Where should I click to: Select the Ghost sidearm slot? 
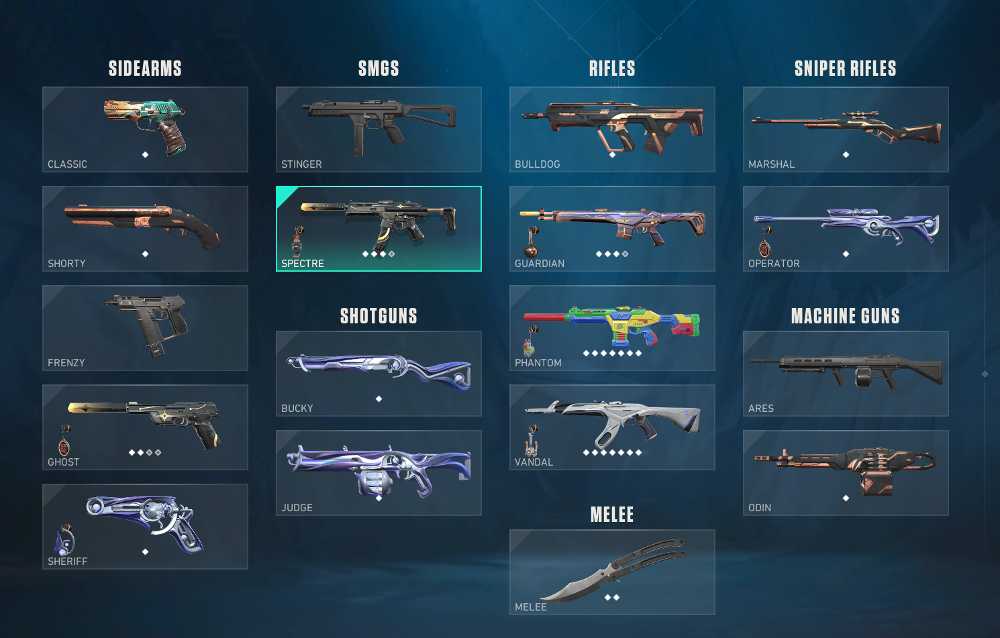click(145, 427)
